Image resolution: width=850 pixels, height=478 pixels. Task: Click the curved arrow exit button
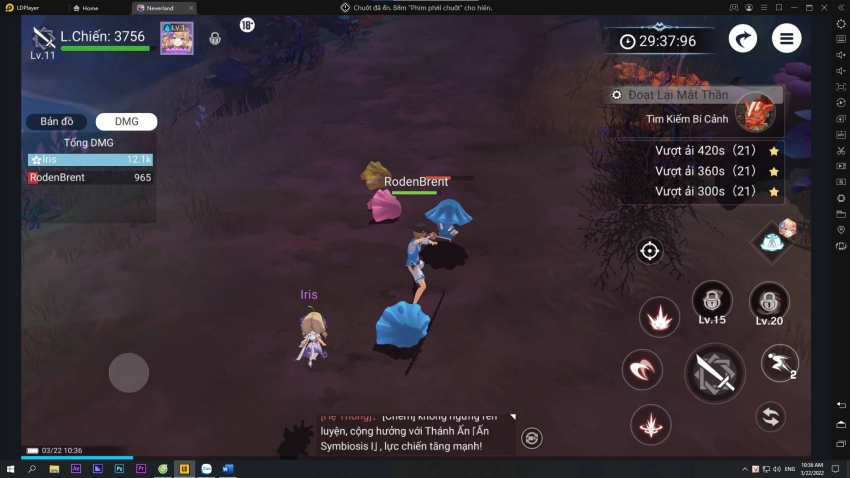pyautogui.click(x=742, y=39)
